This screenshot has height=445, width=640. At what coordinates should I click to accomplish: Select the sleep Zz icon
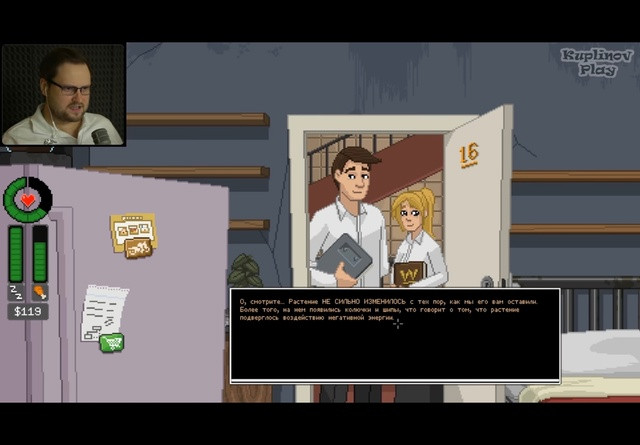point(16,292)
